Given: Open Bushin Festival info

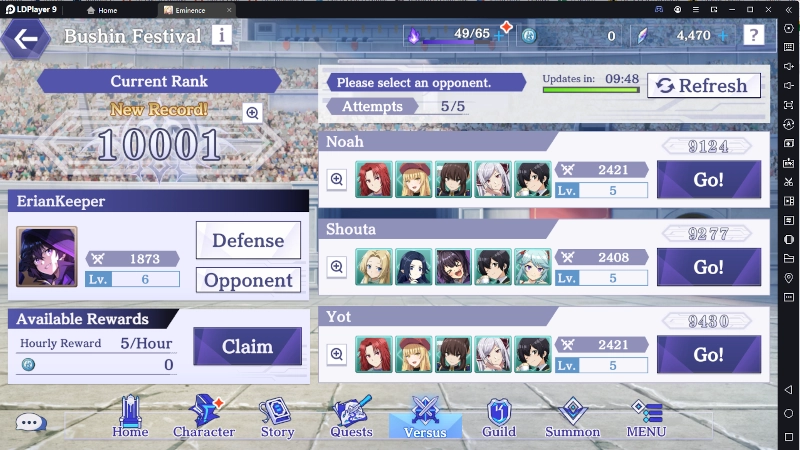Looking at the screenshot, I should coord(221,36).
